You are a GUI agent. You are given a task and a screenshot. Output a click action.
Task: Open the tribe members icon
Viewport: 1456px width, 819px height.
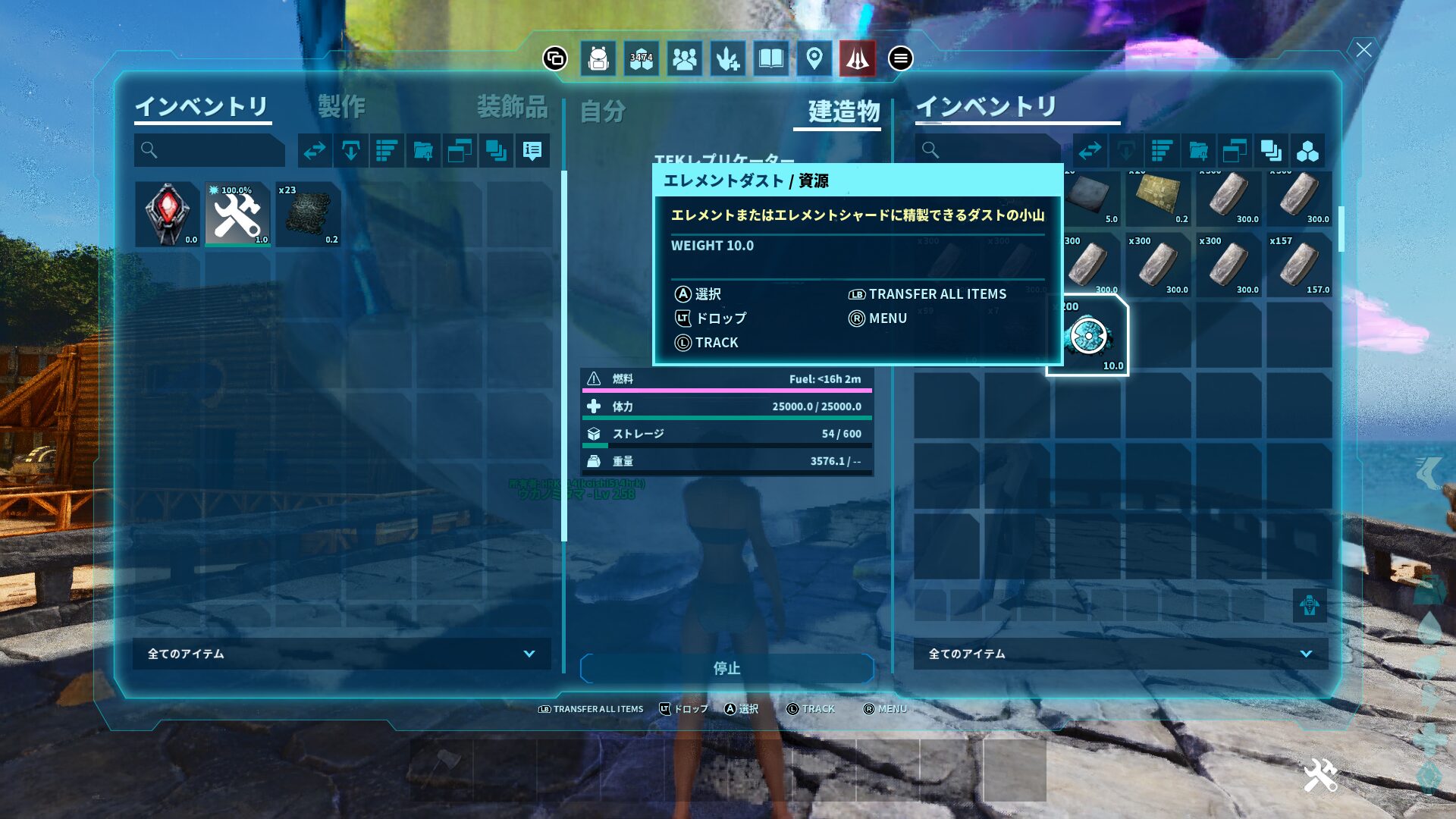pyautogui.click(x=685, y=58)
